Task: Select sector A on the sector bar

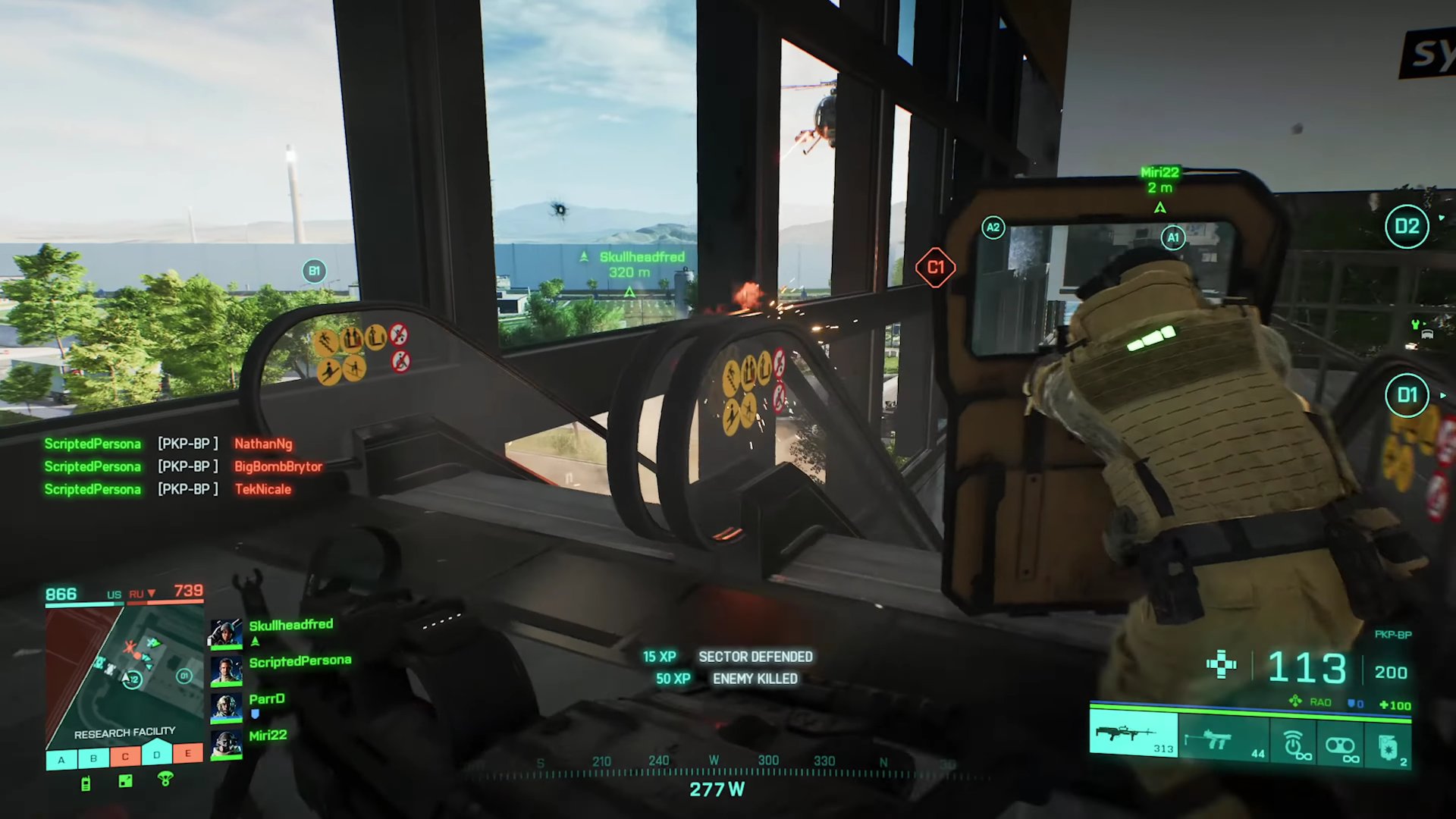Action: (x=61, y=758)
